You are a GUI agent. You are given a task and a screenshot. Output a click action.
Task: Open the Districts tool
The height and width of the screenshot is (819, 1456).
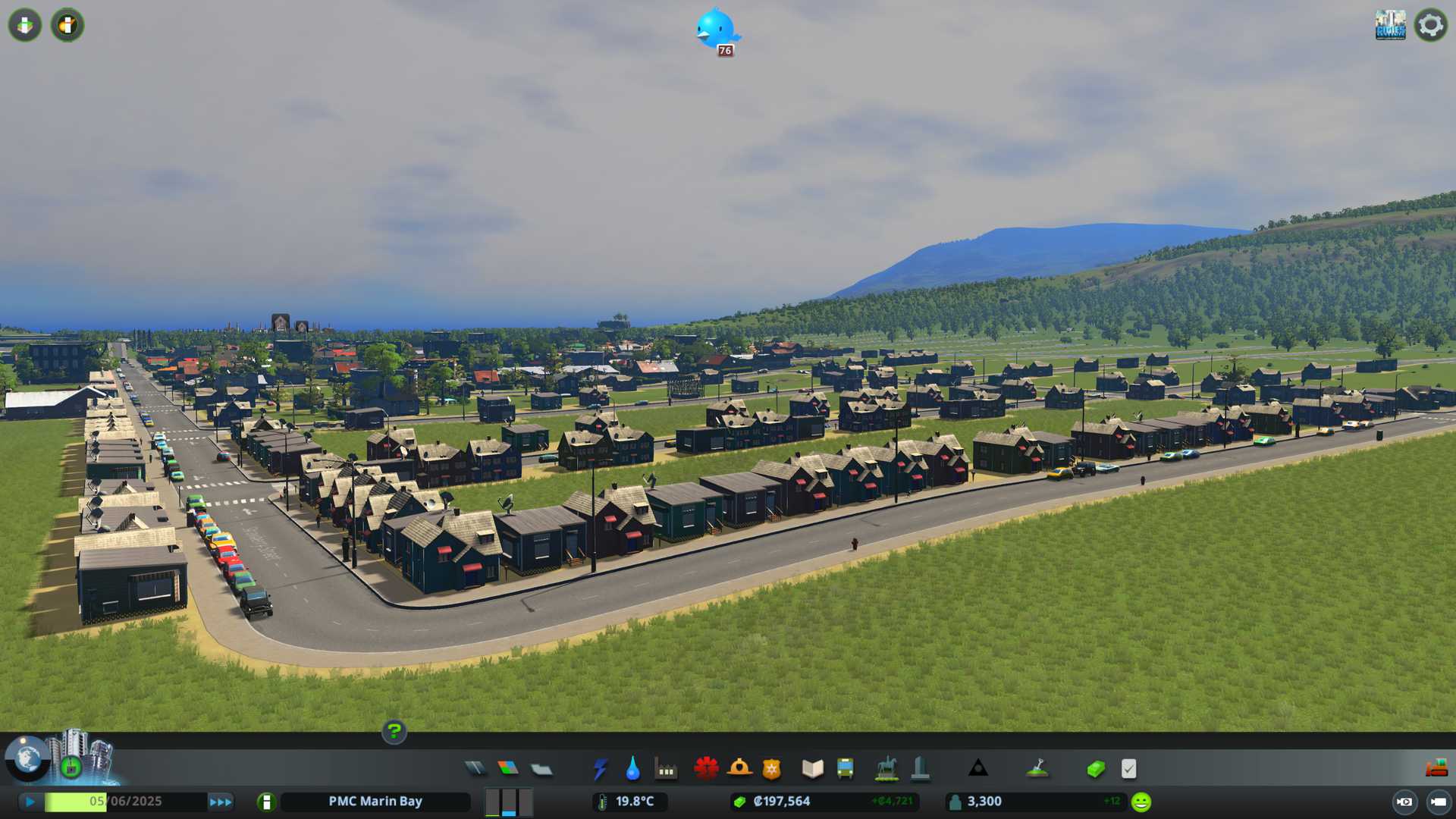pos(541,769)
